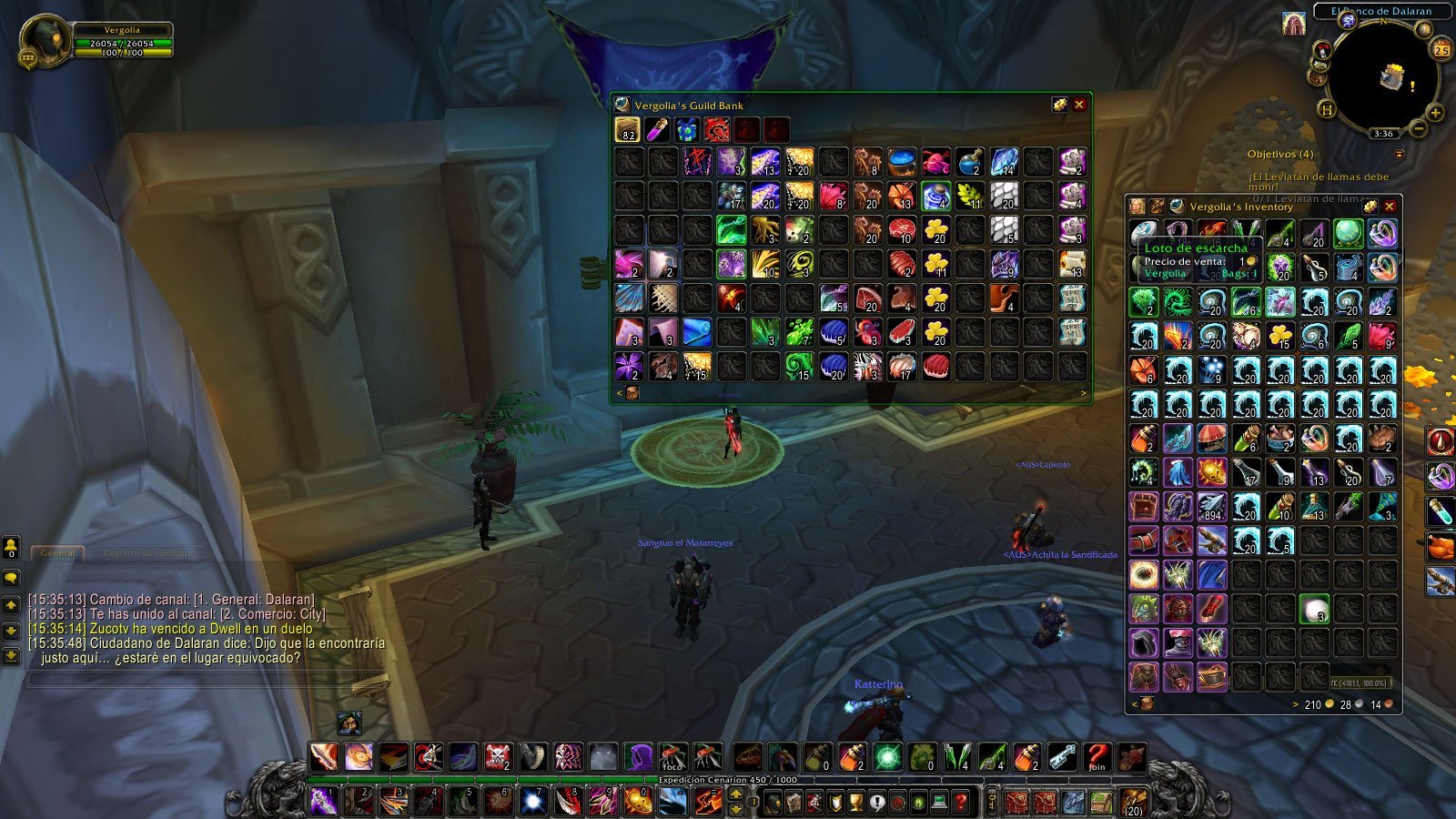The image size is (1456, 819).
Task: Close Vergolia's Inventory window
Action: point(1390,207)
